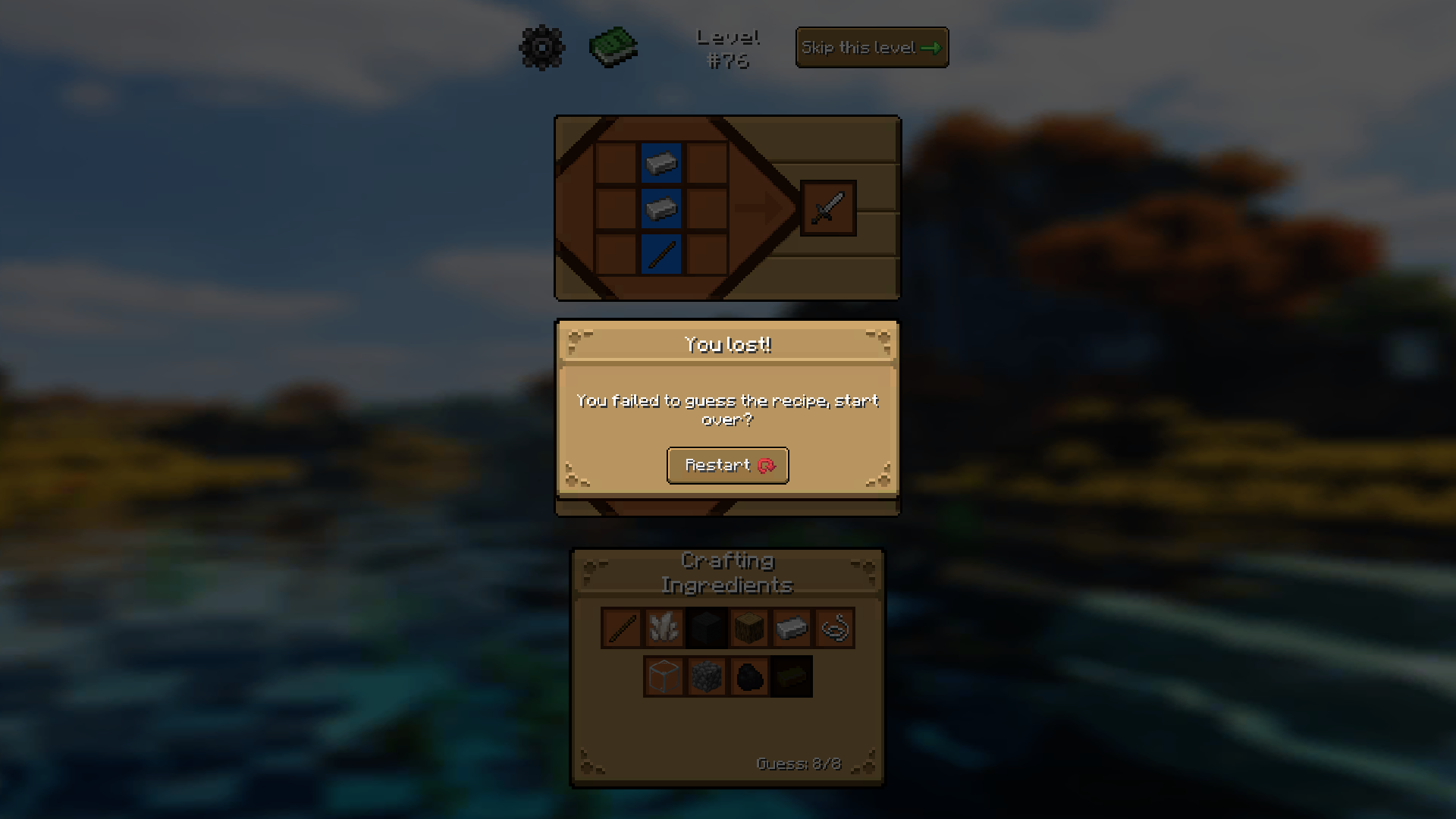Select the quartz ingredient
Screen dimensions: 1456x819
664,627
